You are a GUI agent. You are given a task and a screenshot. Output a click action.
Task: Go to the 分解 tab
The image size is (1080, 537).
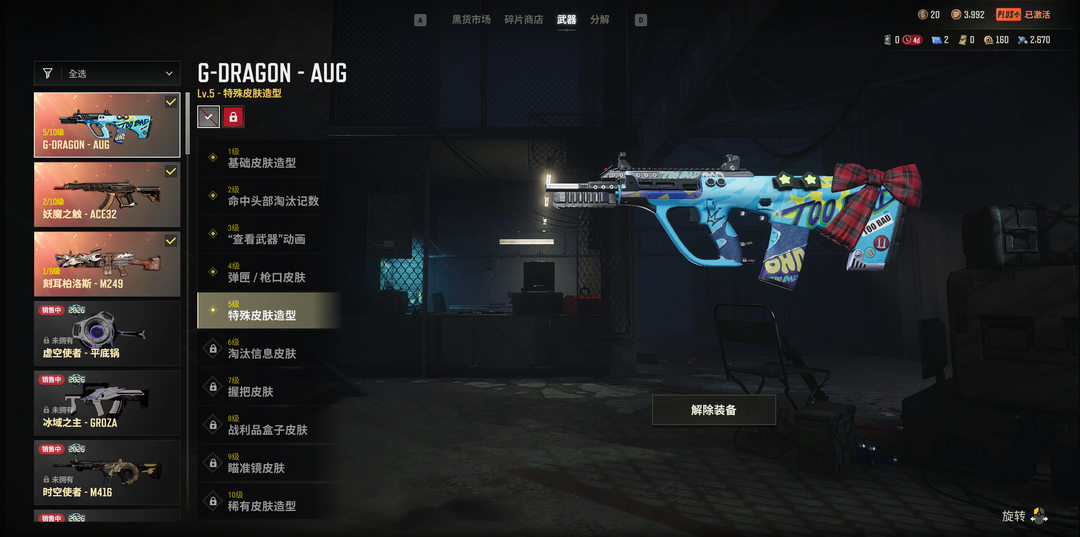(600, 20)
